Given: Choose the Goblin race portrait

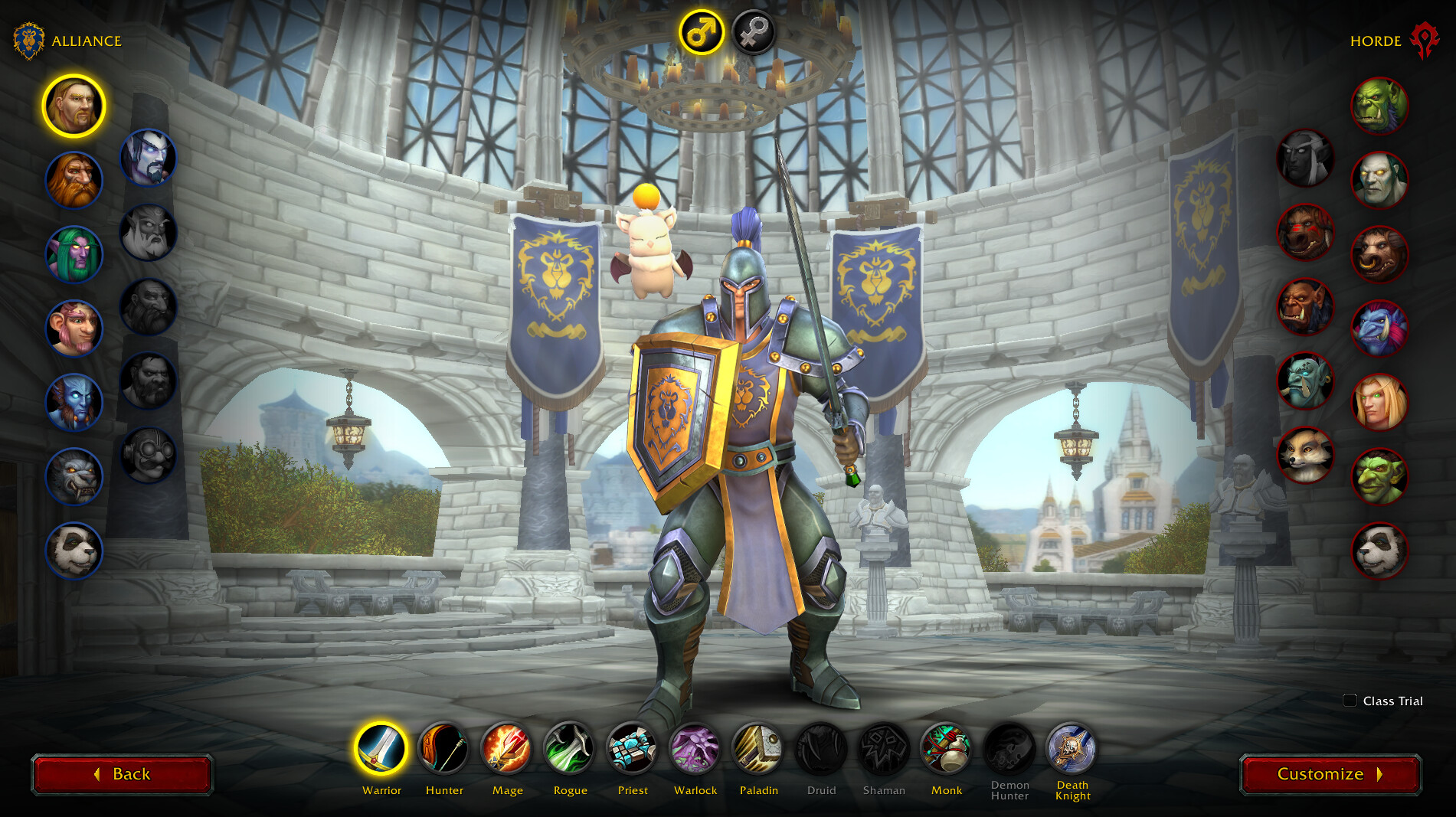Looking at the screenshot, I should coord(1379,477).
